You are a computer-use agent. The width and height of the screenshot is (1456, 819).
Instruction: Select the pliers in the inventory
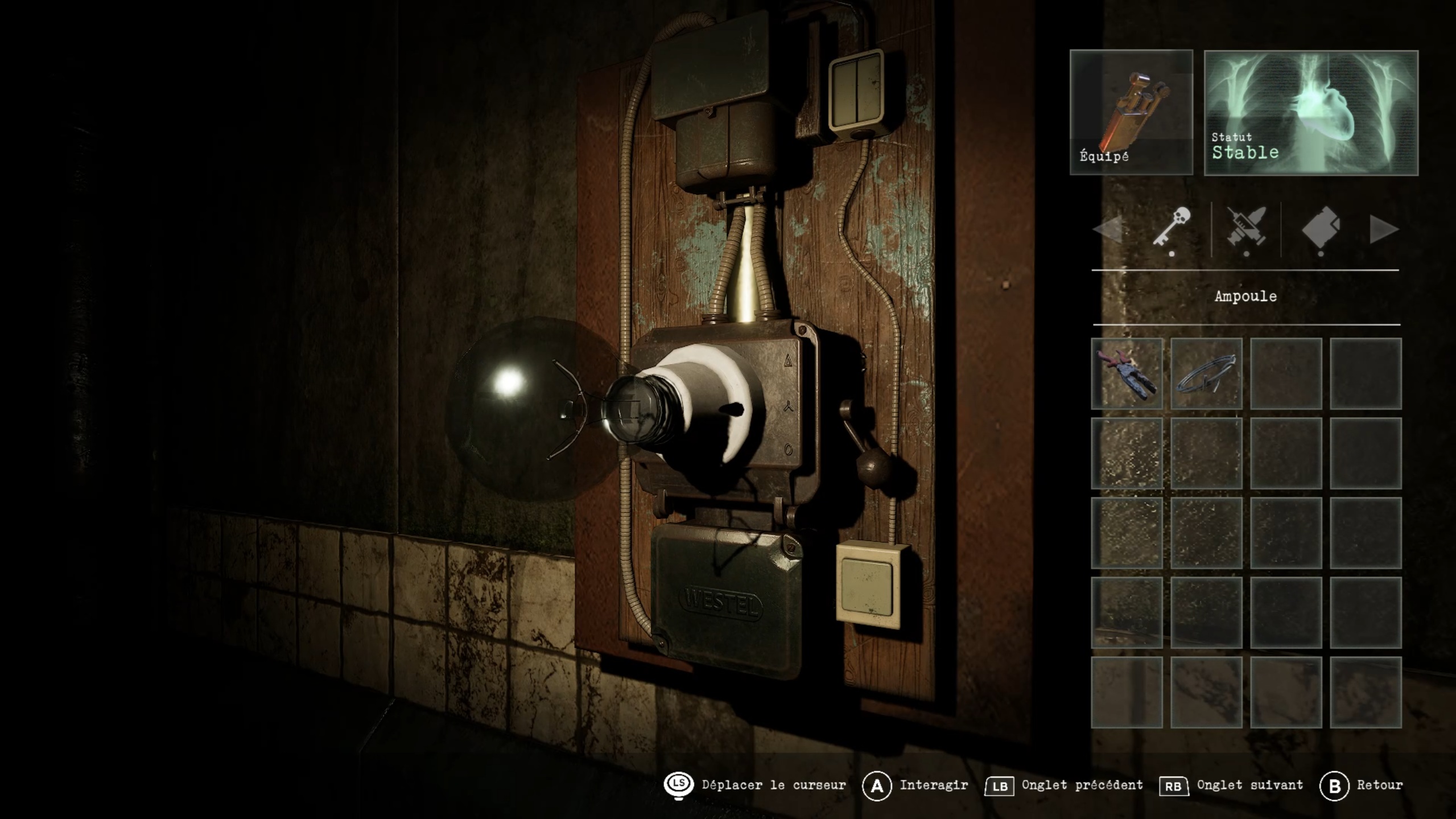(x=1127, y=373)
